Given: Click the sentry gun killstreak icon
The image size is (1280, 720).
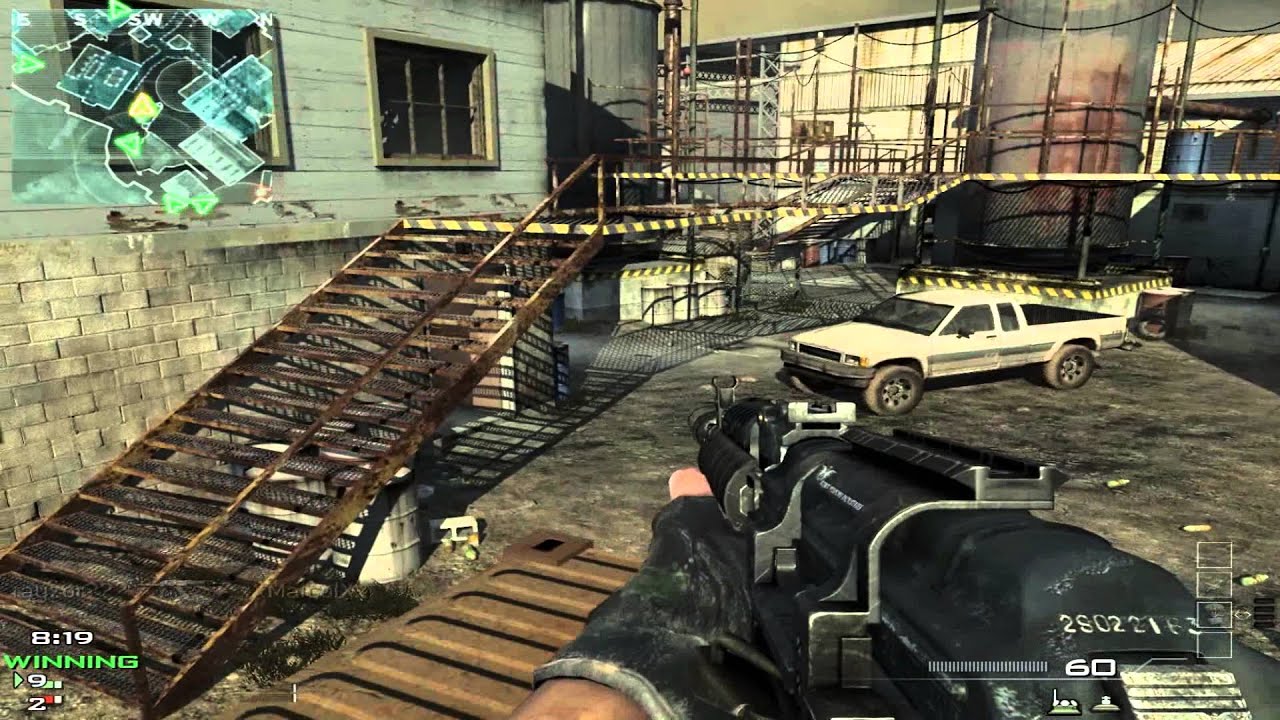Looking at the screenshot, I should [1215, 613].
